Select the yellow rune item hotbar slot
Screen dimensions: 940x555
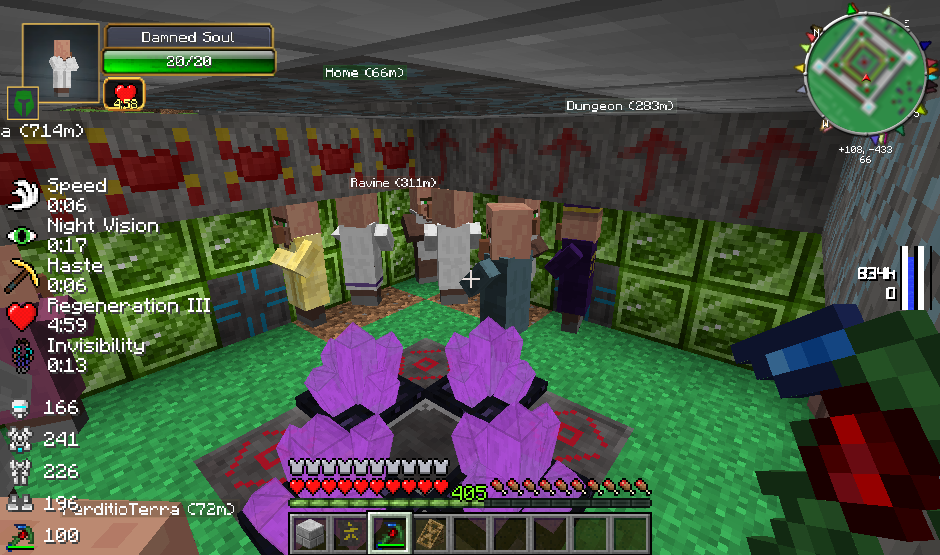(349, 531)
